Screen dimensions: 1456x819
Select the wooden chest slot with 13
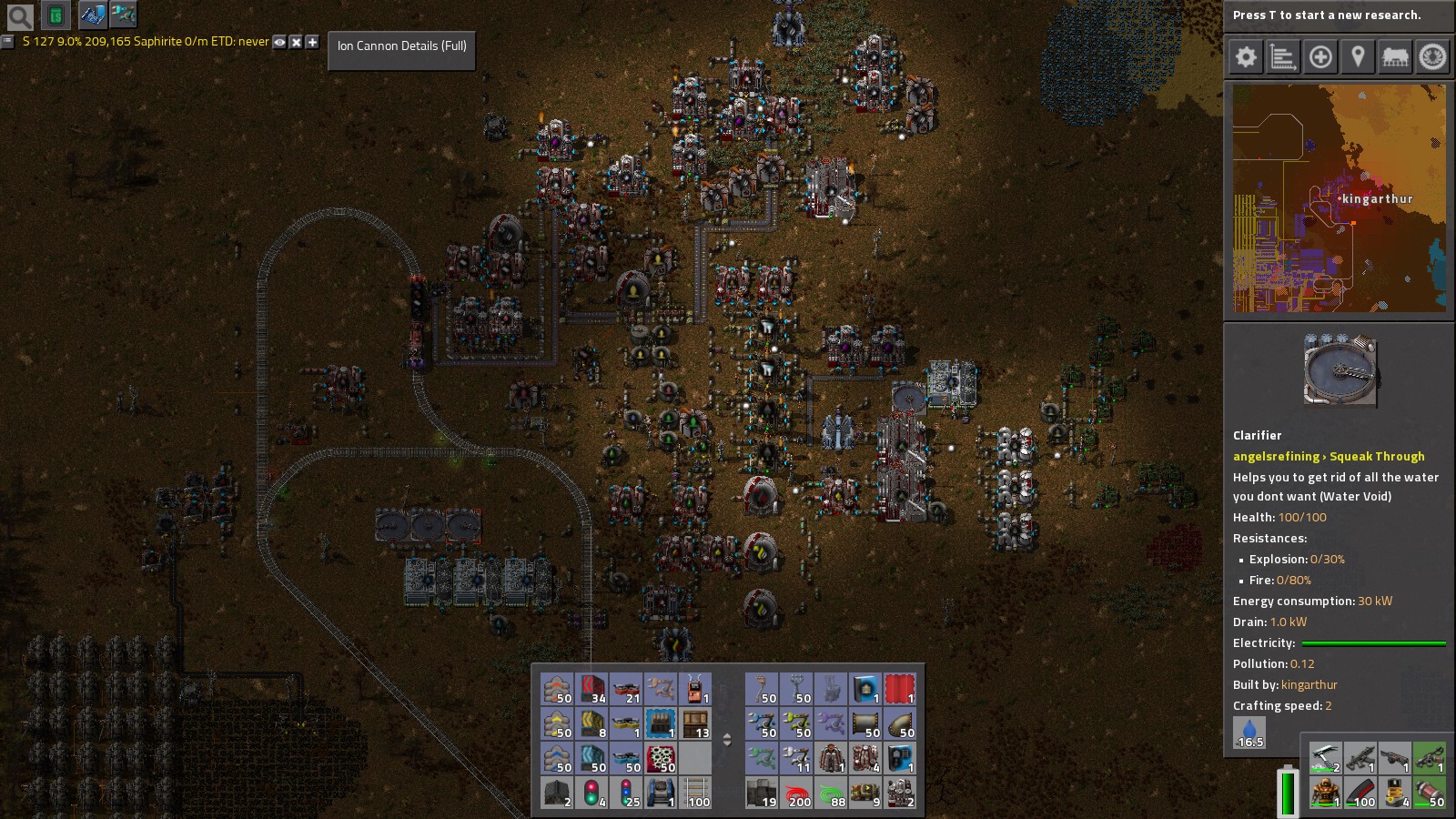point(696,724)
